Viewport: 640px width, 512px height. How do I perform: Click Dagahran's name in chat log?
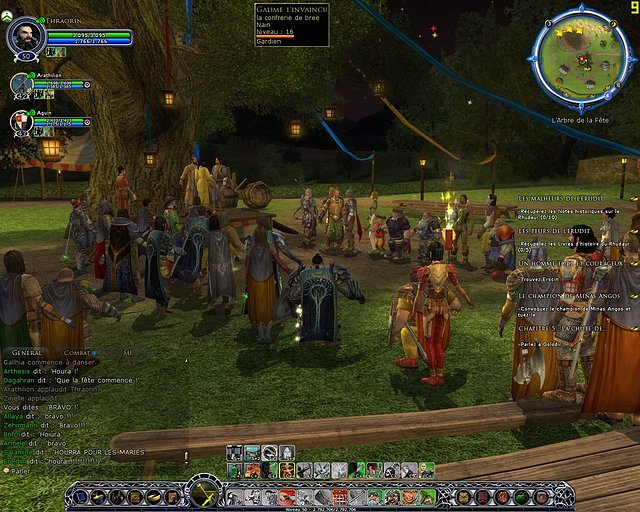pos(20,380)
